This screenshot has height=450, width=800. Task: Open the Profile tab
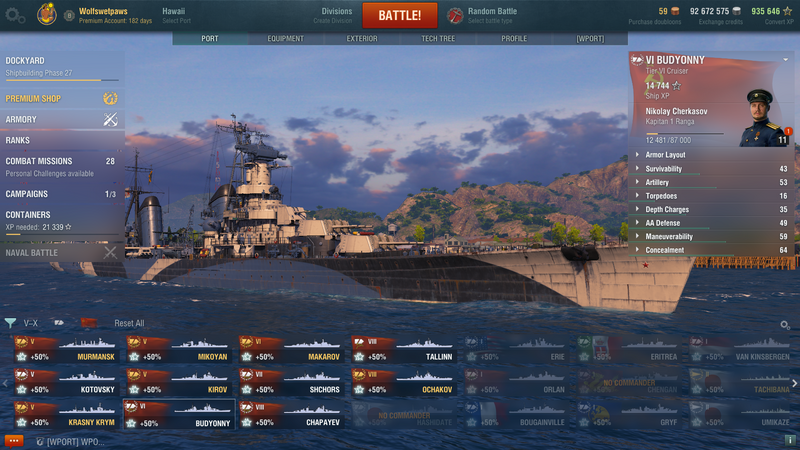coord(514,39)
